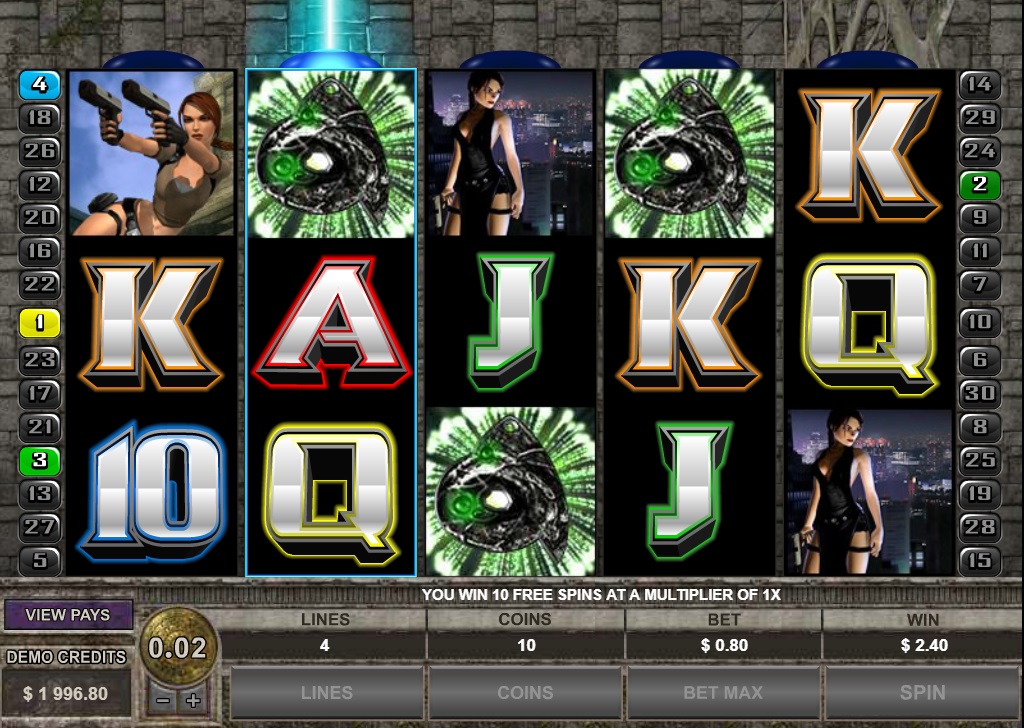Choose payline 1 yellow marker

[40, 322]
